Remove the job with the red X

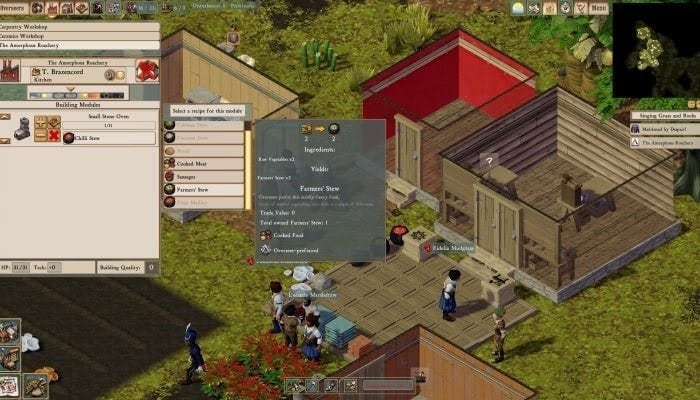point(56,134)
